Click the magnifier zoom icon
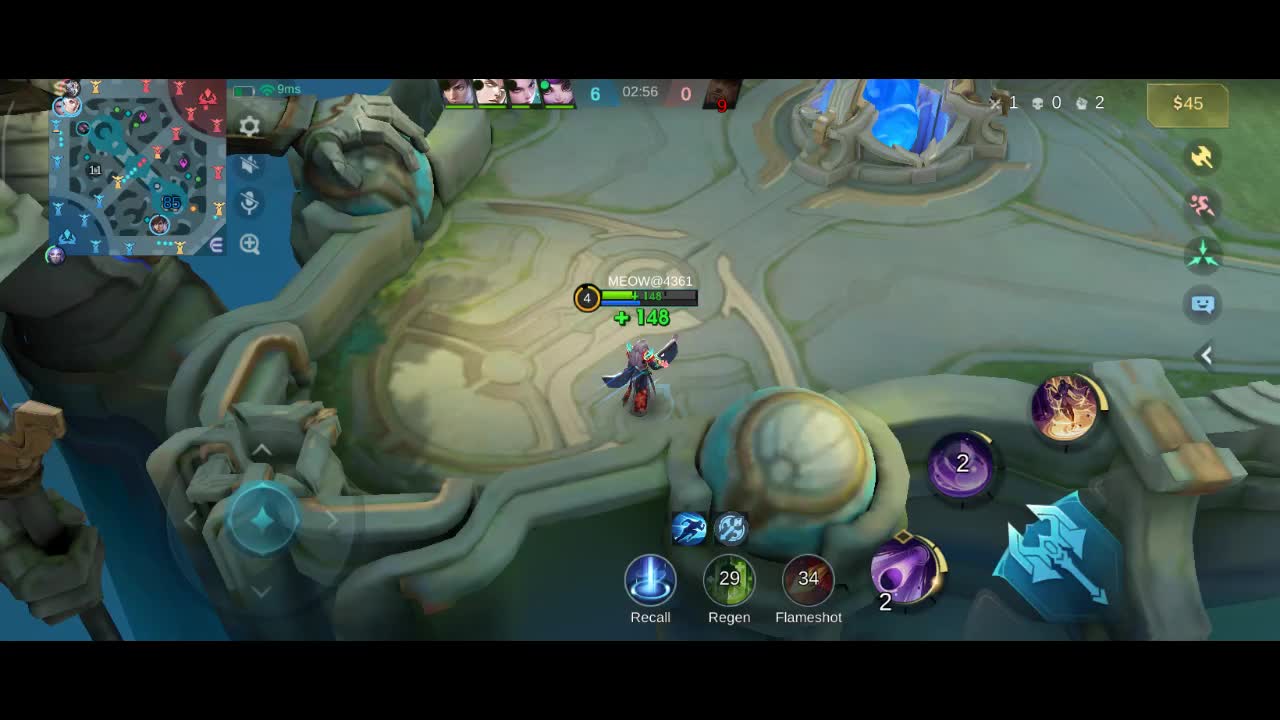 (x=250, y=244)
